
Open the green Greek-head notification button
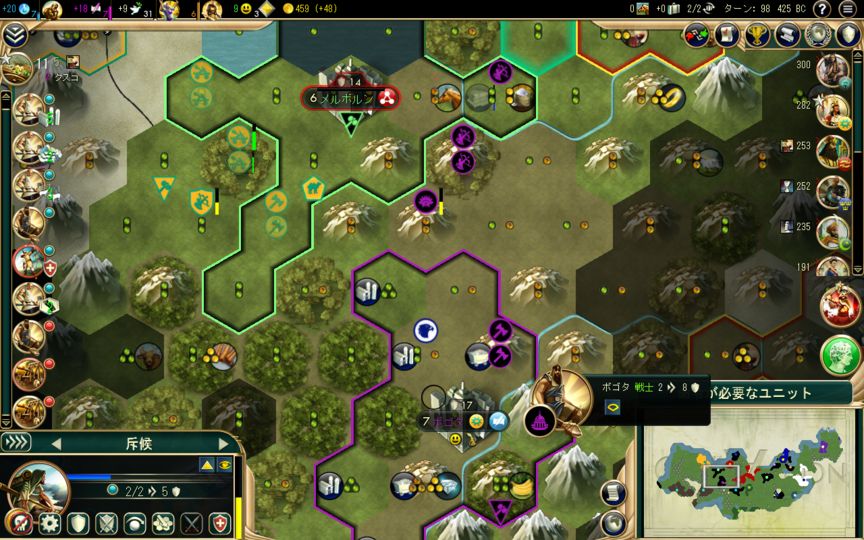click(841, 355)
